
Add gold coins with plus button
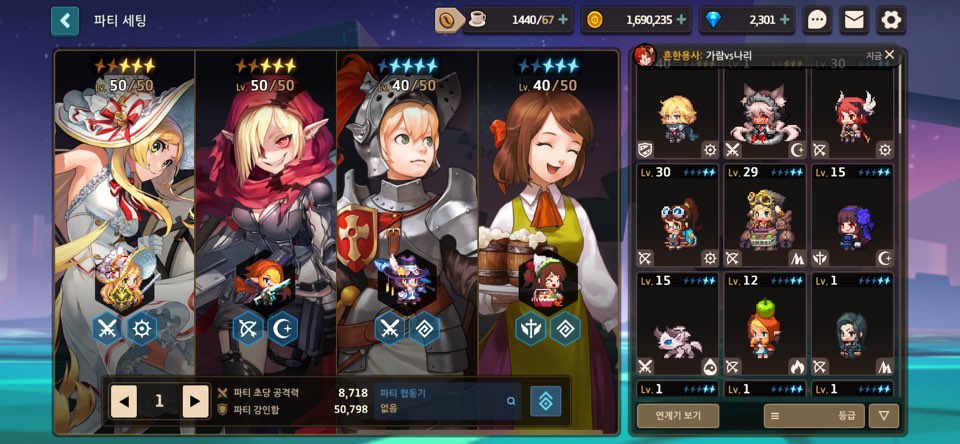[681, 19]
